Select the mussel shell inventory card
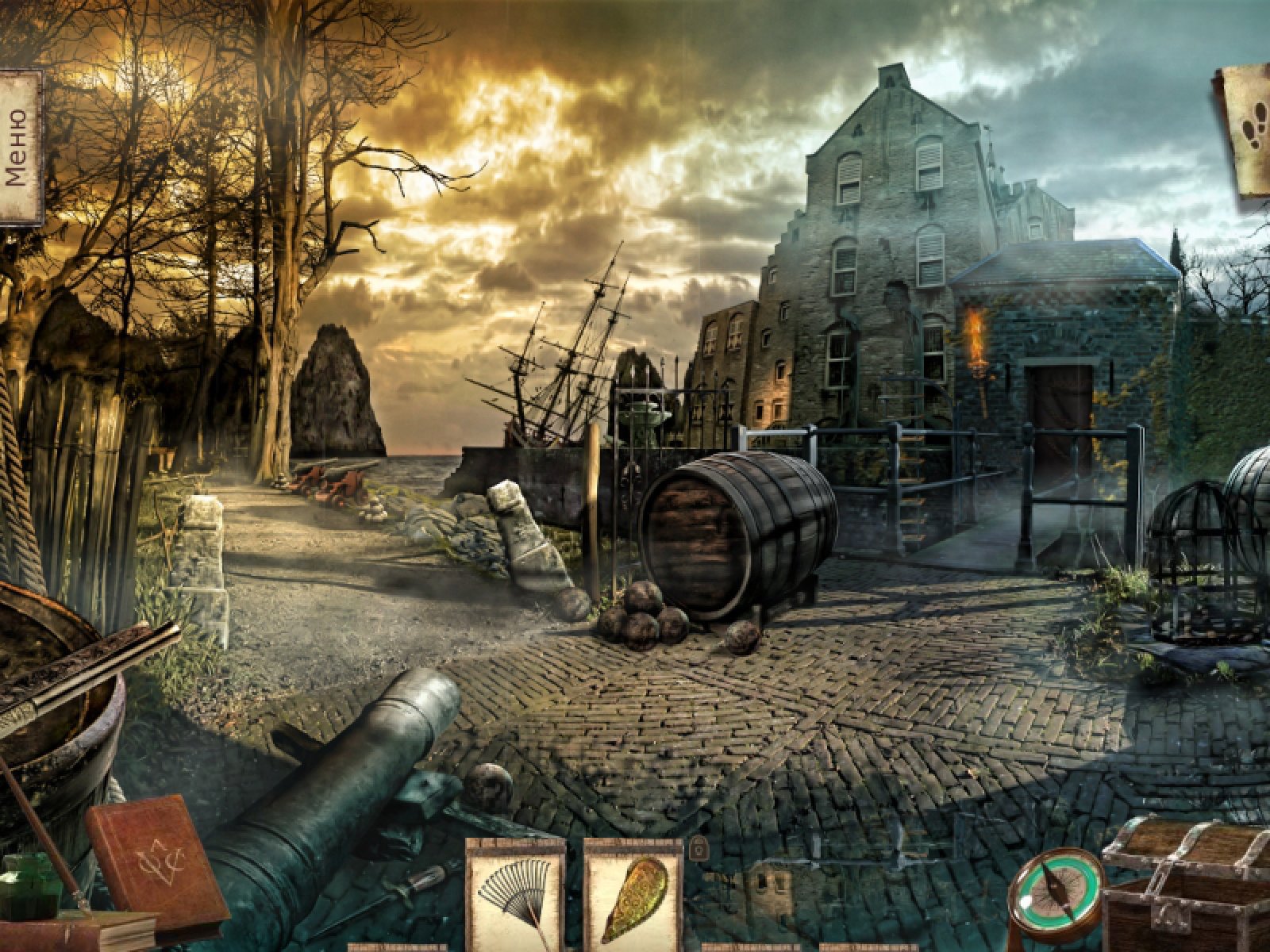This screenshot has width=1270, height=952. click(633, 895)
